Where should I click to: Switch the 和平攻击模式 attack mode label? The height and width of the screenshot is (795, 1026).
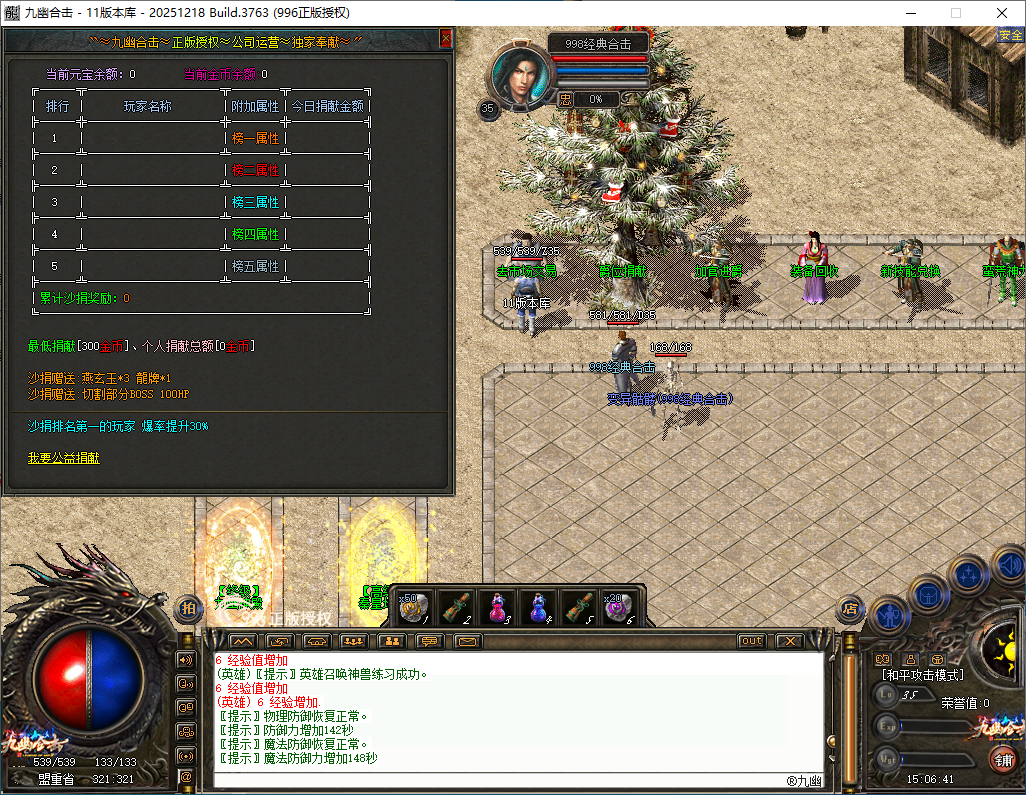[922, 676]
